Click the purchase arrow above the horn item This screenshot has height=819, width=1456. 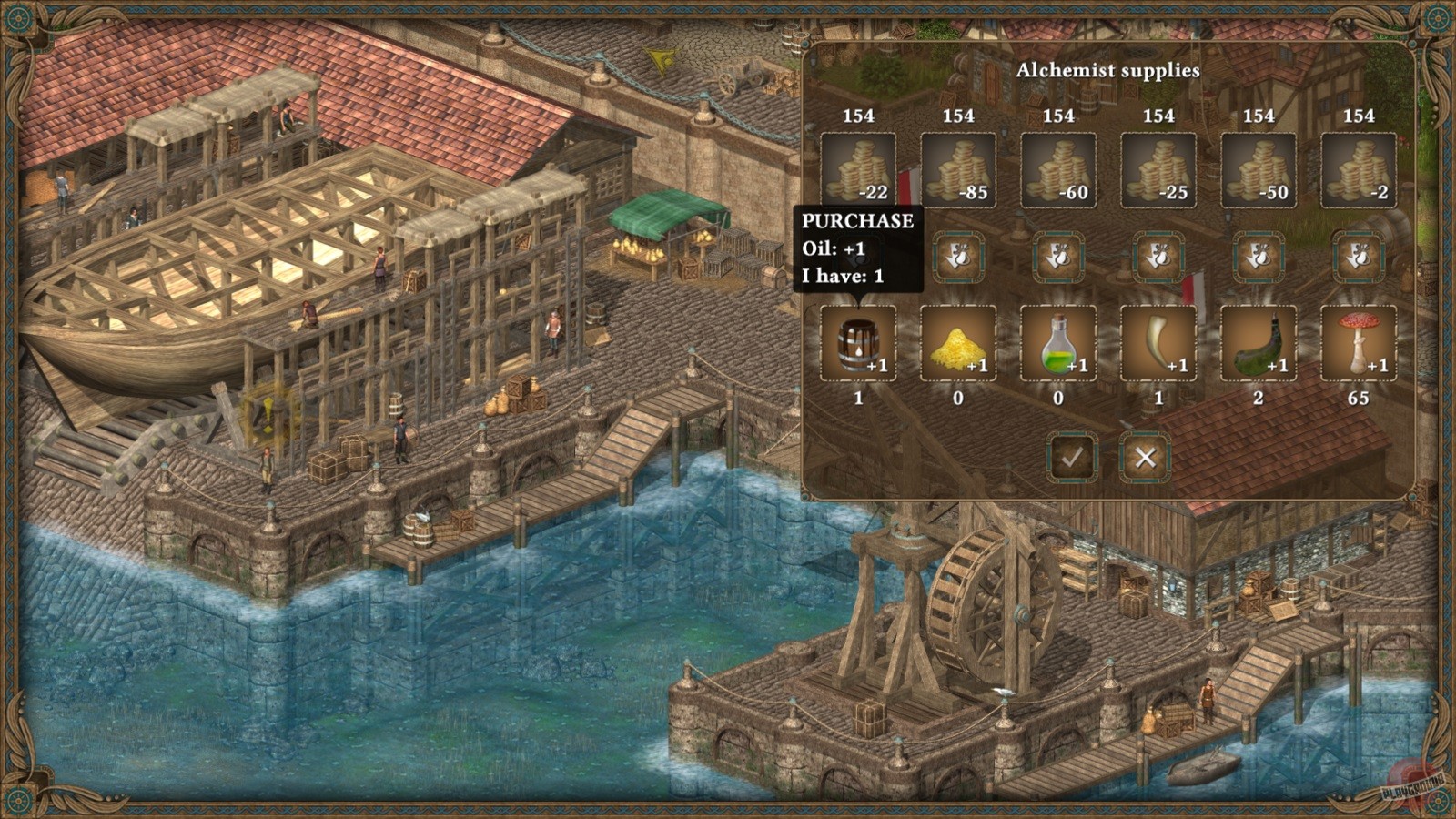1157,257
